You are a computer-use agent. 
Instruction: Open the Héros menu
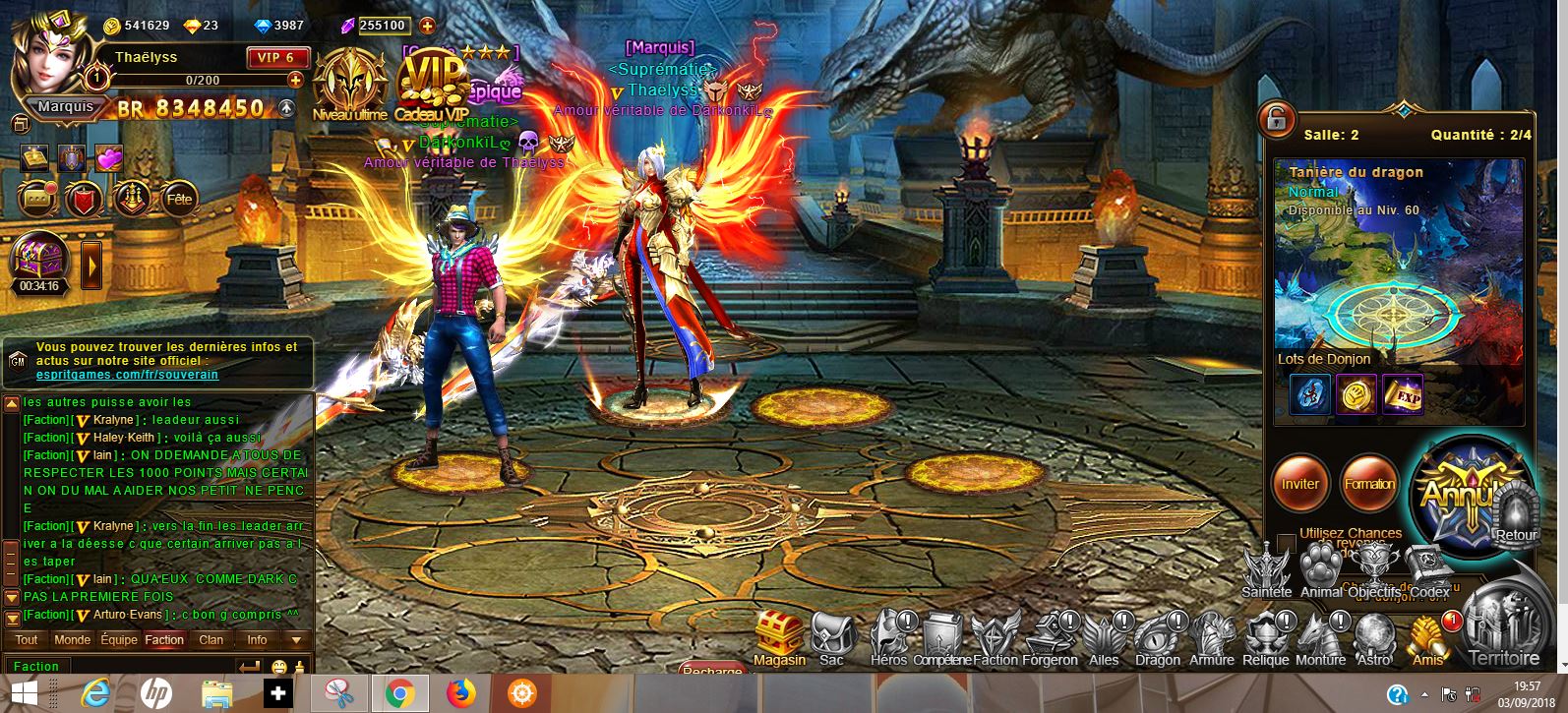(889, 635)
